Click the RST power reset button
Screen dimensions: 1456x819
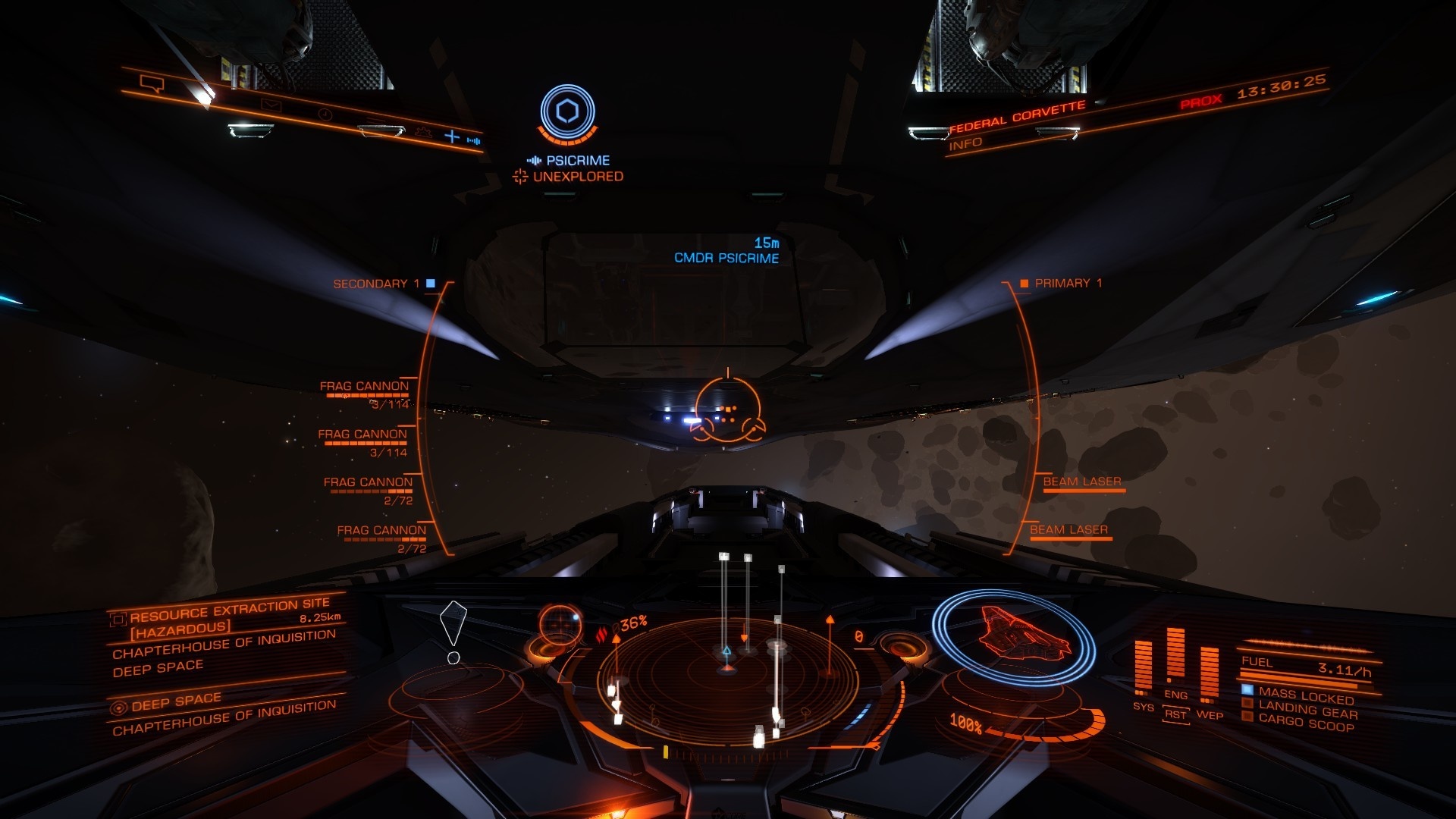coord(1175,714)
